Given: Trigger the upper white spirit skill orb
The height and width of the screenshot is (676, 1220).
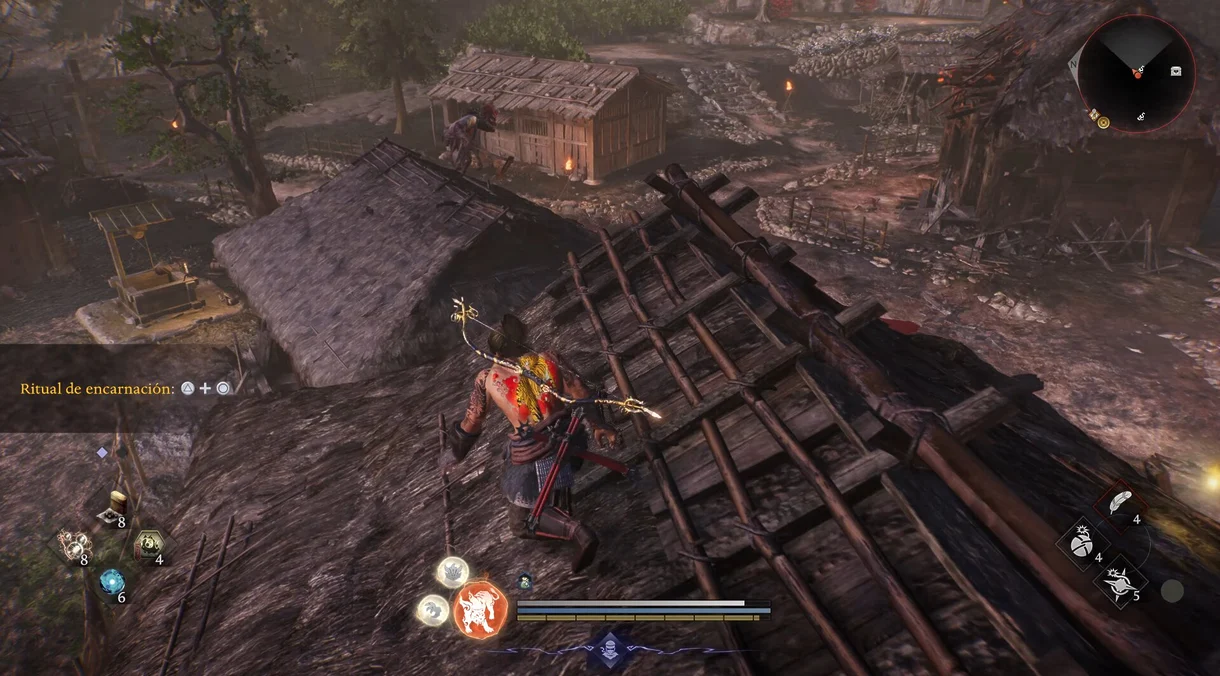Looking at the screenshot, I should (452, 572).
